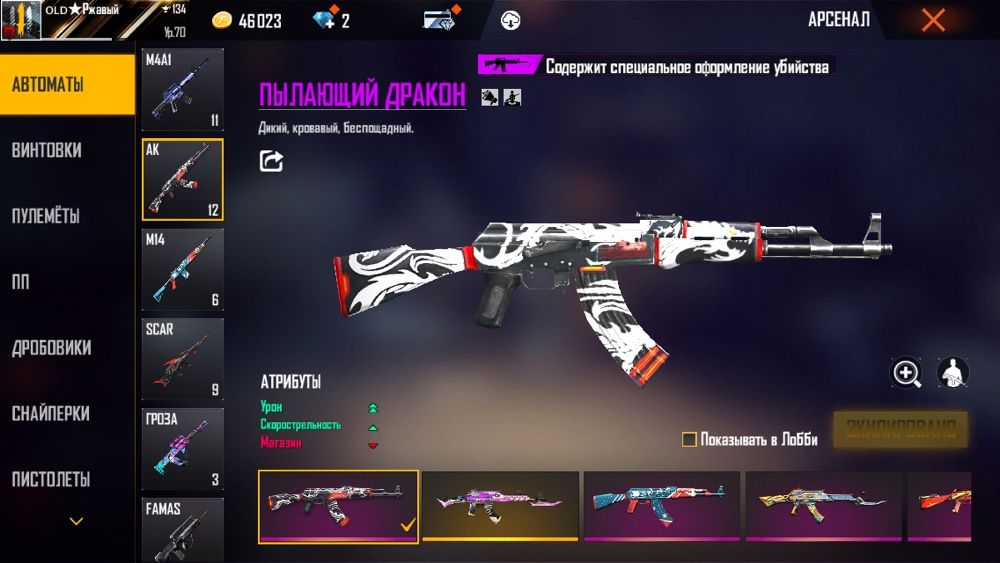Open the Пулемёты weapon category
1000x563 pixels.
[46, 216]
